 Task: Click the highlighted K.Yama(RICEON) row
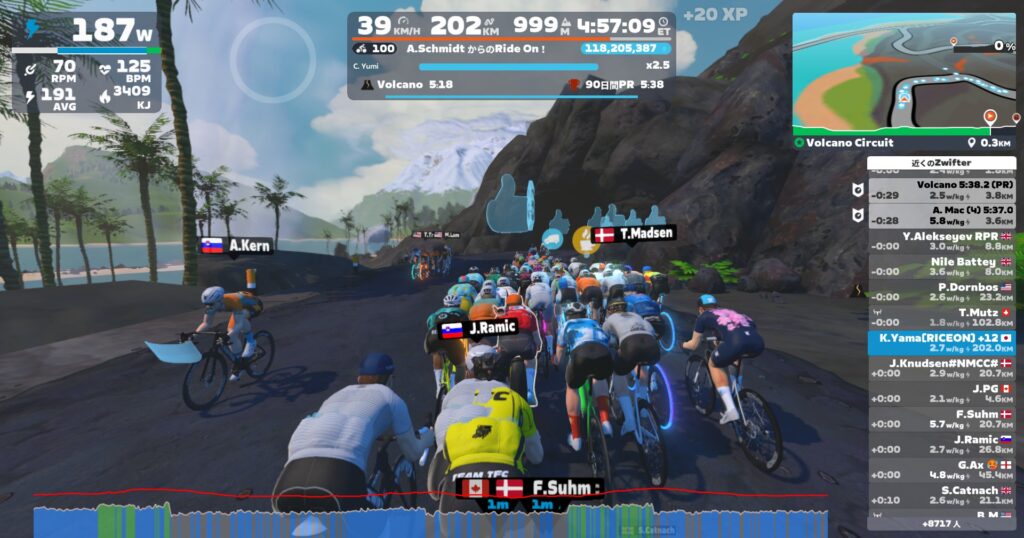(941, 343)
